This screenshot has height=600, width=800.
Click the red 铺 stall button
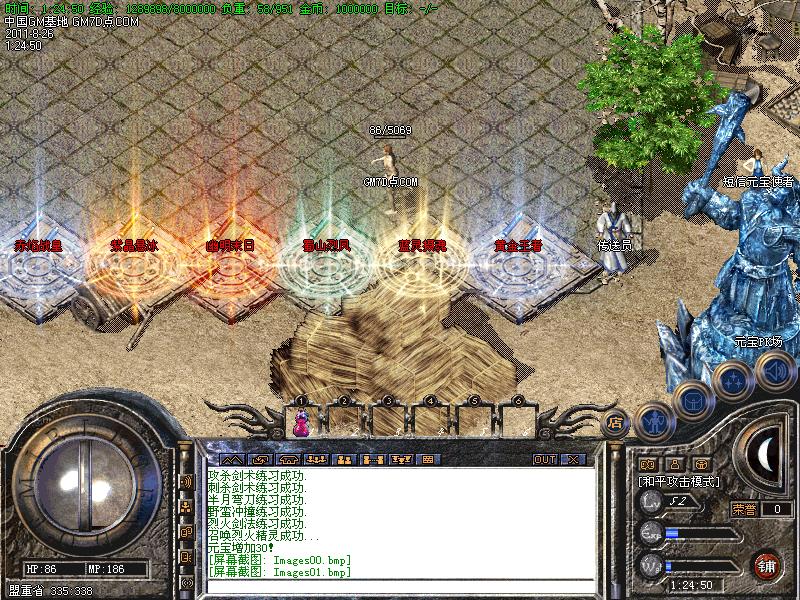[x=768, y=565]
